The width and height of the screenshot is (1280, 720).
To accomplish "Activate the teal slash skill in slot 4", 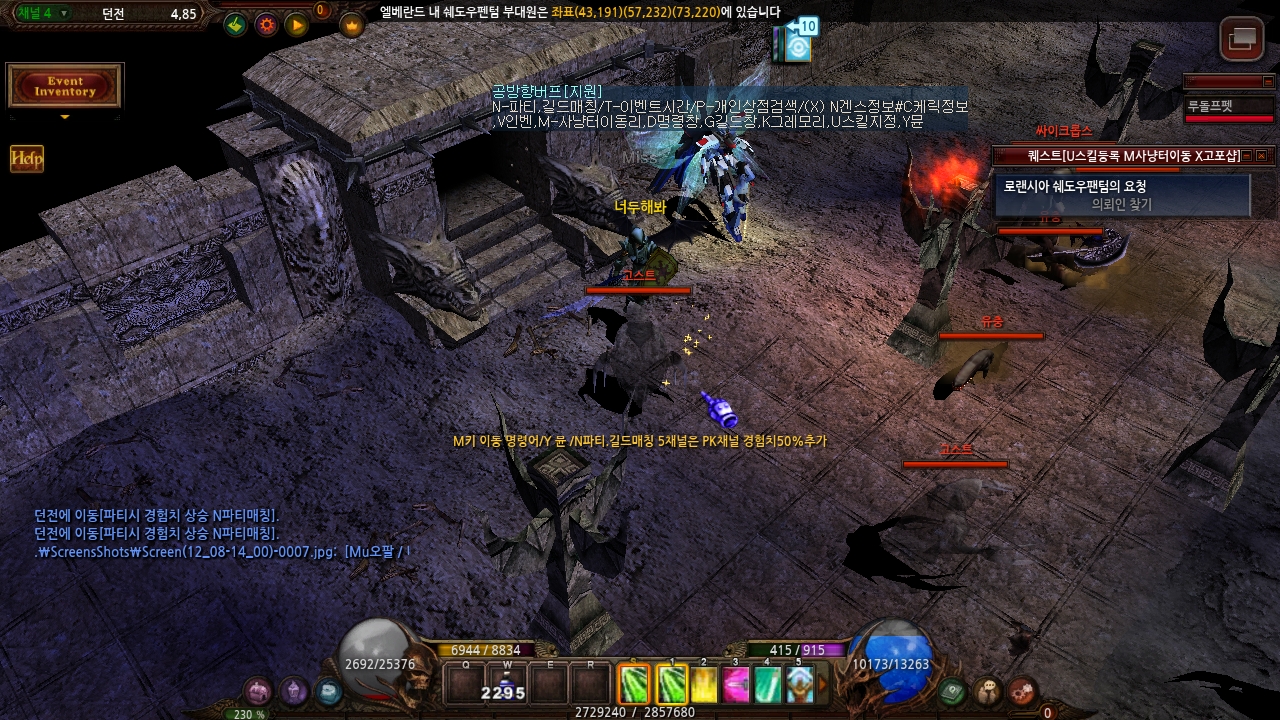I will click(x=767, y=685).
